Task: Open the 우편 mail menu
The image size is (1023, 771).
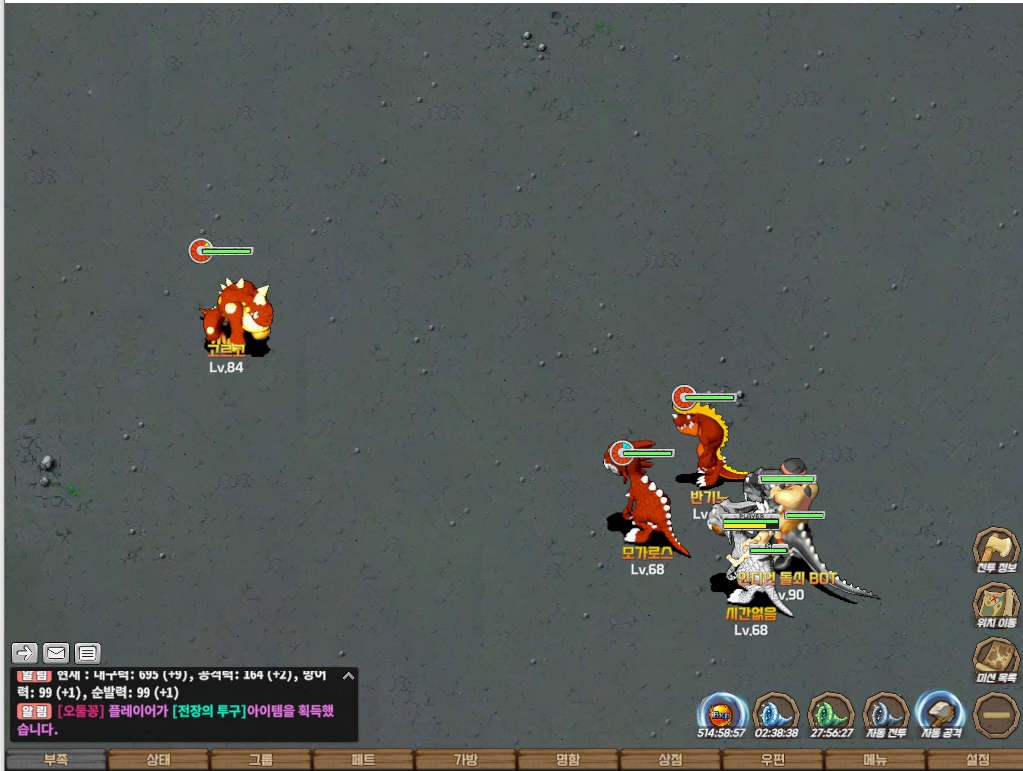Action: (773, 760)
